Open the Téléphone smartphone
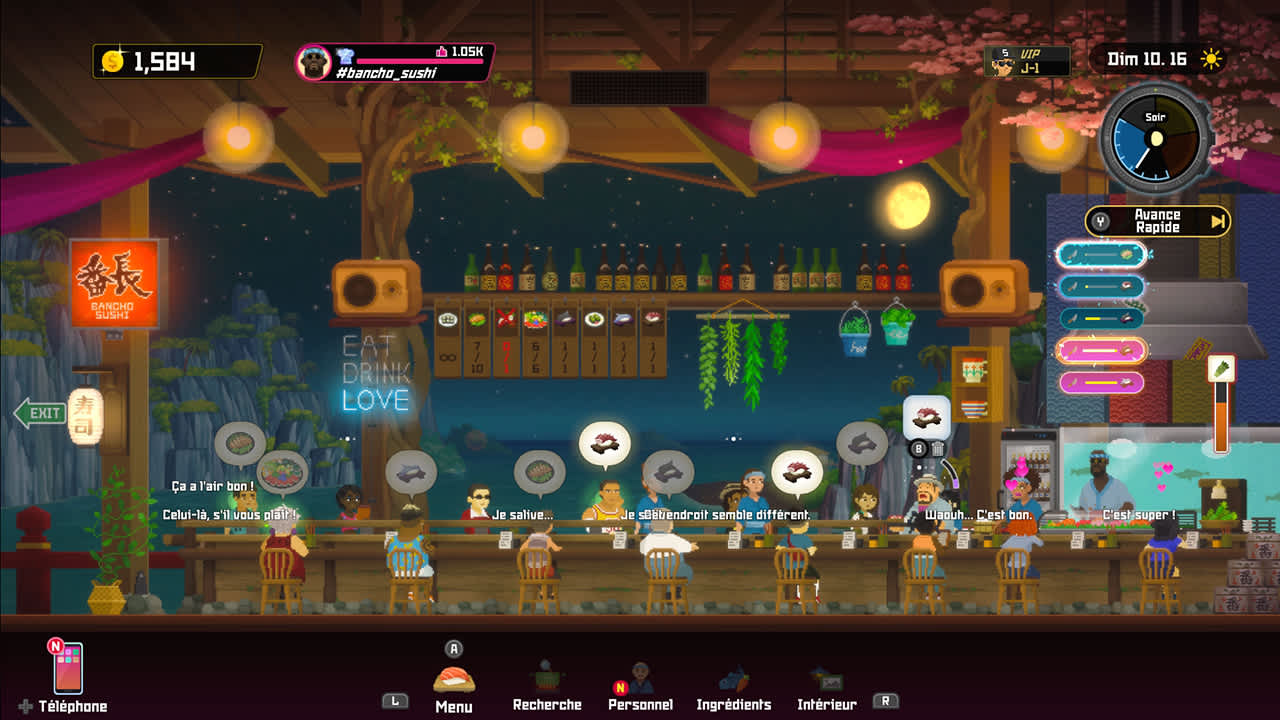The image size is (1280, 720). (68, 669)
